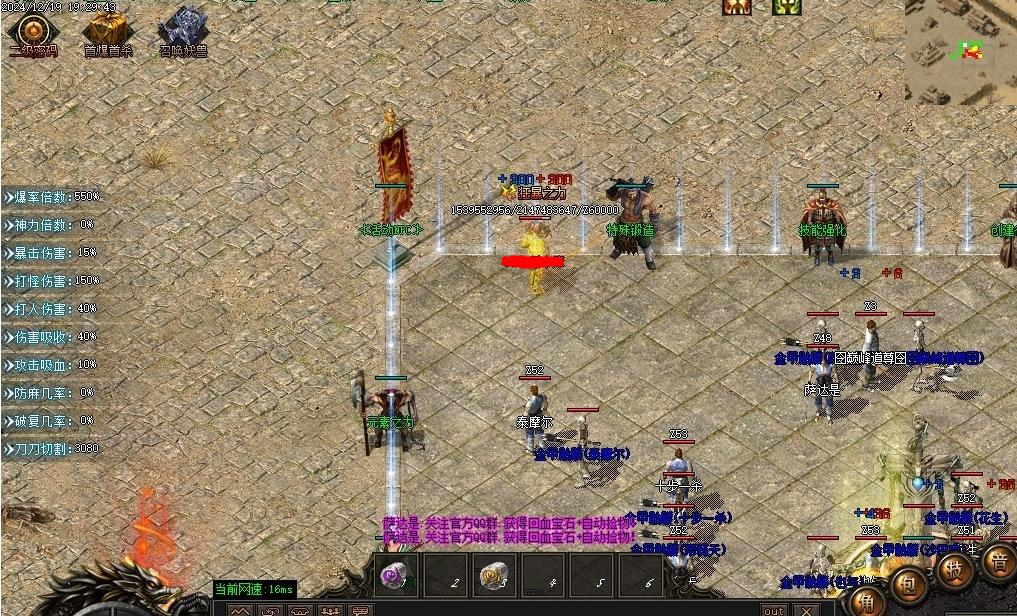Open the desert minimap
Screen dimensions: 1017x616
click(960, 50)
